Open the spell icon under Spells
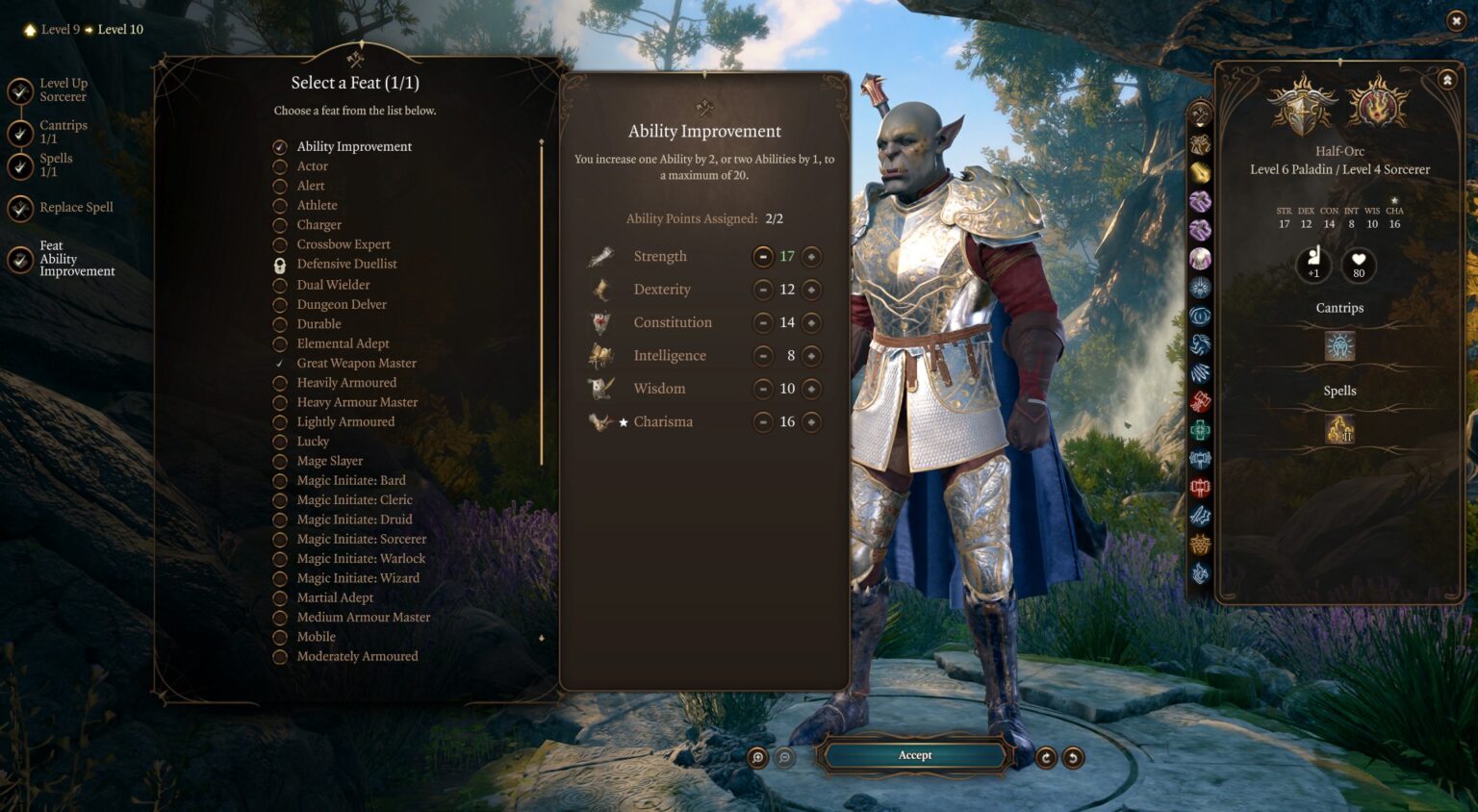This screenshot has width=1478, height=812. coord(1339,431)
